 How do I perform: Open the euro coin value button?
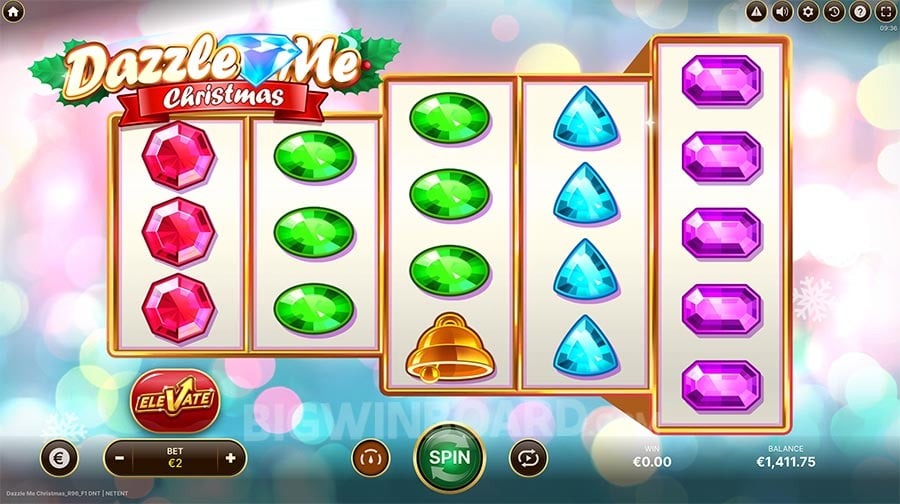tap(58, 458)
